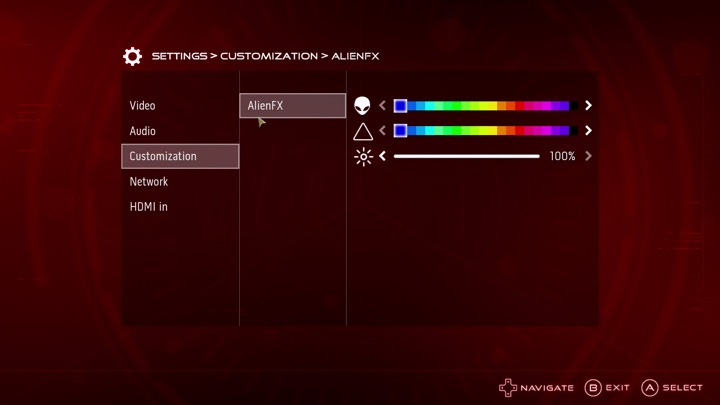The width and height of the screenshot is (720, 405).
Task: Click the triangle logo color spectrum bar
Action: tap(485, 131)
